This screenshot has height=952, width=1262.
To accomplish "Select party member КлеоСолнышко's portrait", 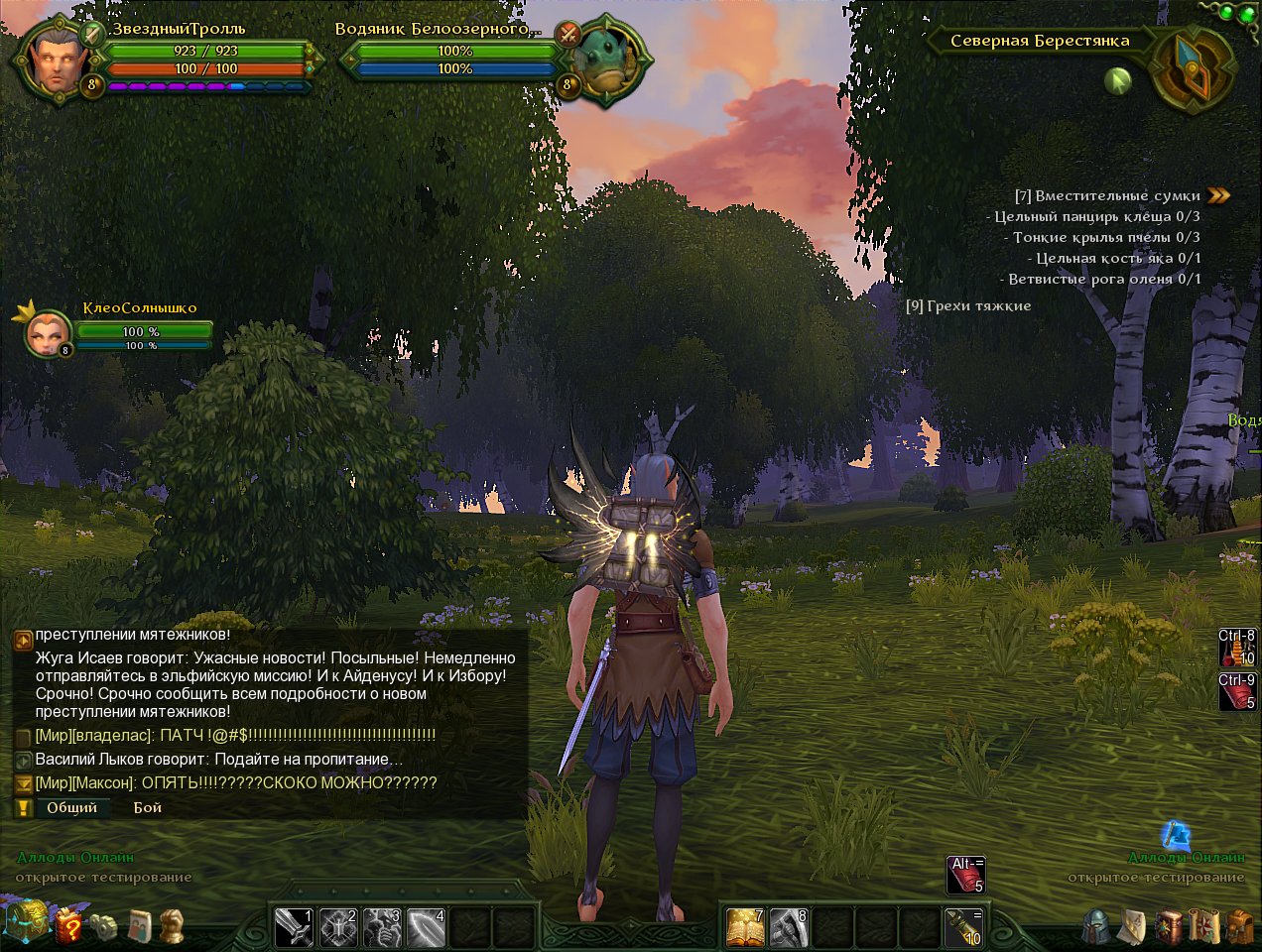I will pos(47,333).
